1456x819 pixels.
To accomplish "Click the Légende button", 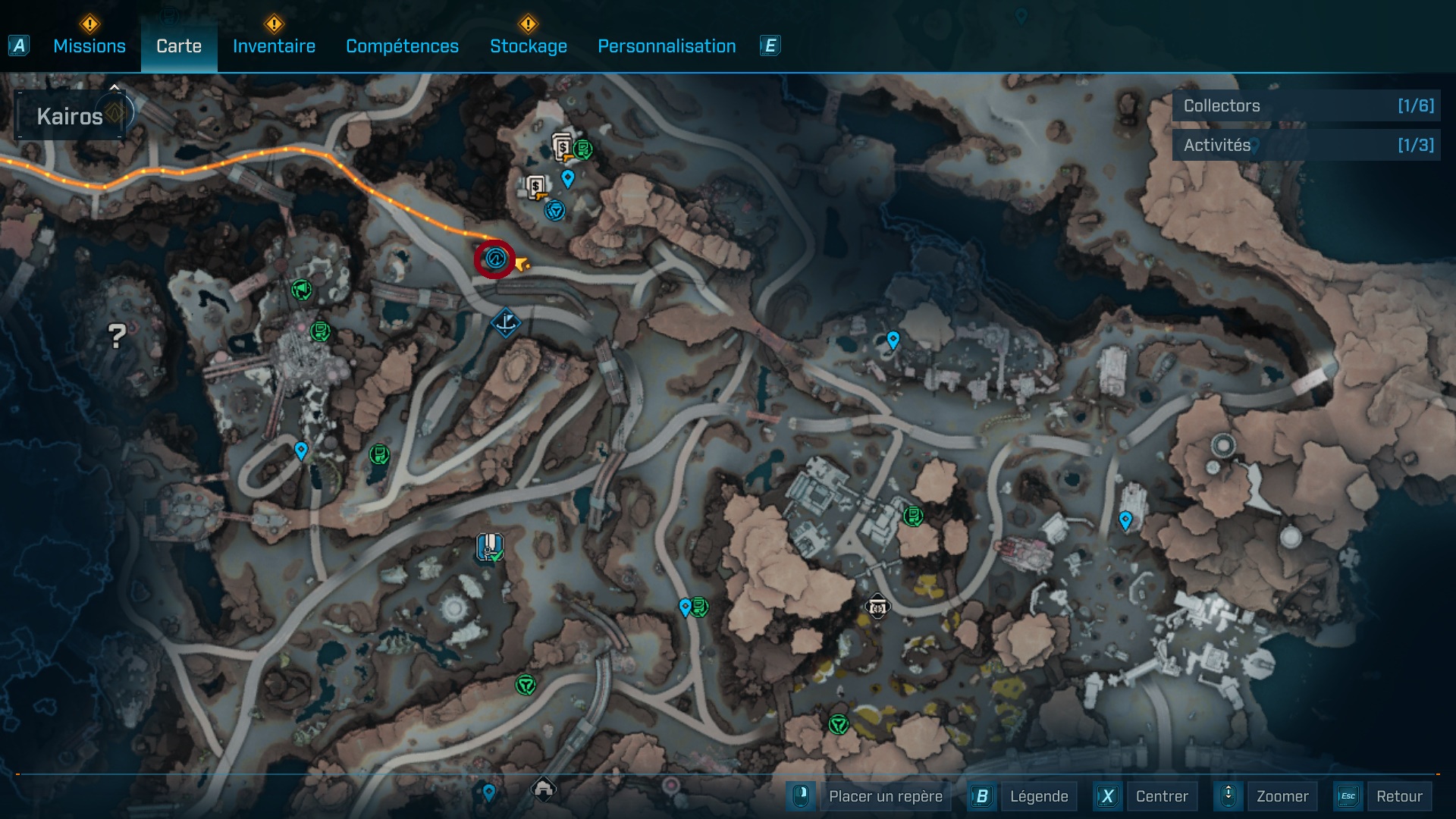I will 1038,796.
